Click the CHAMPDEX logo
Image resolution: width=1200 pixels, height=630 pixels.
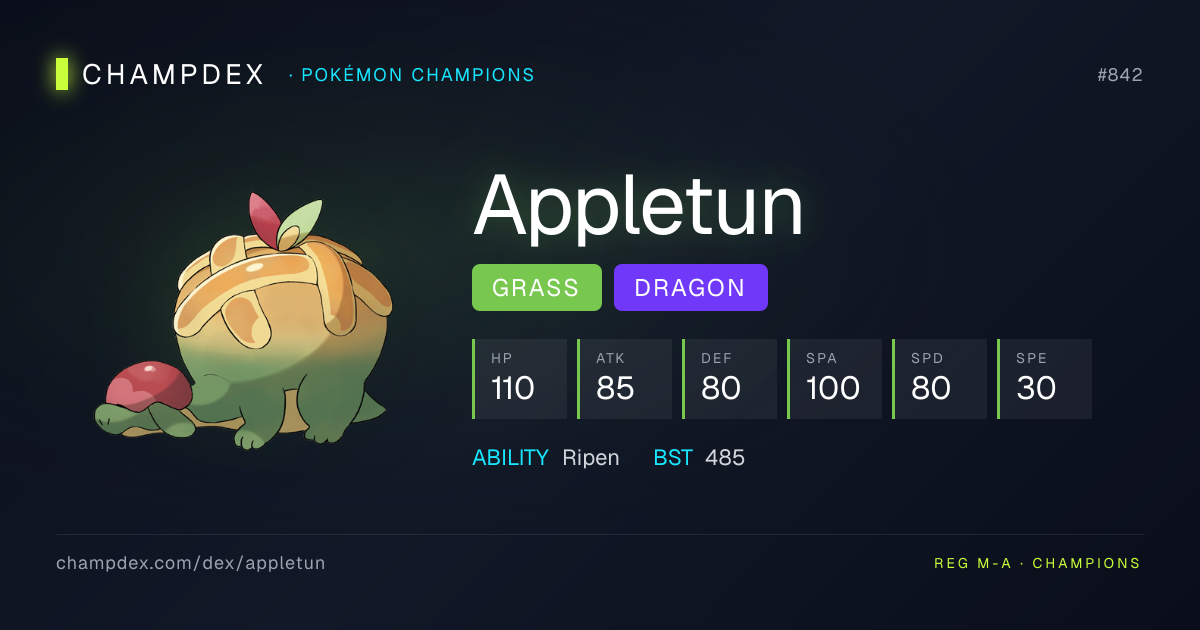(x=162, y=74)
